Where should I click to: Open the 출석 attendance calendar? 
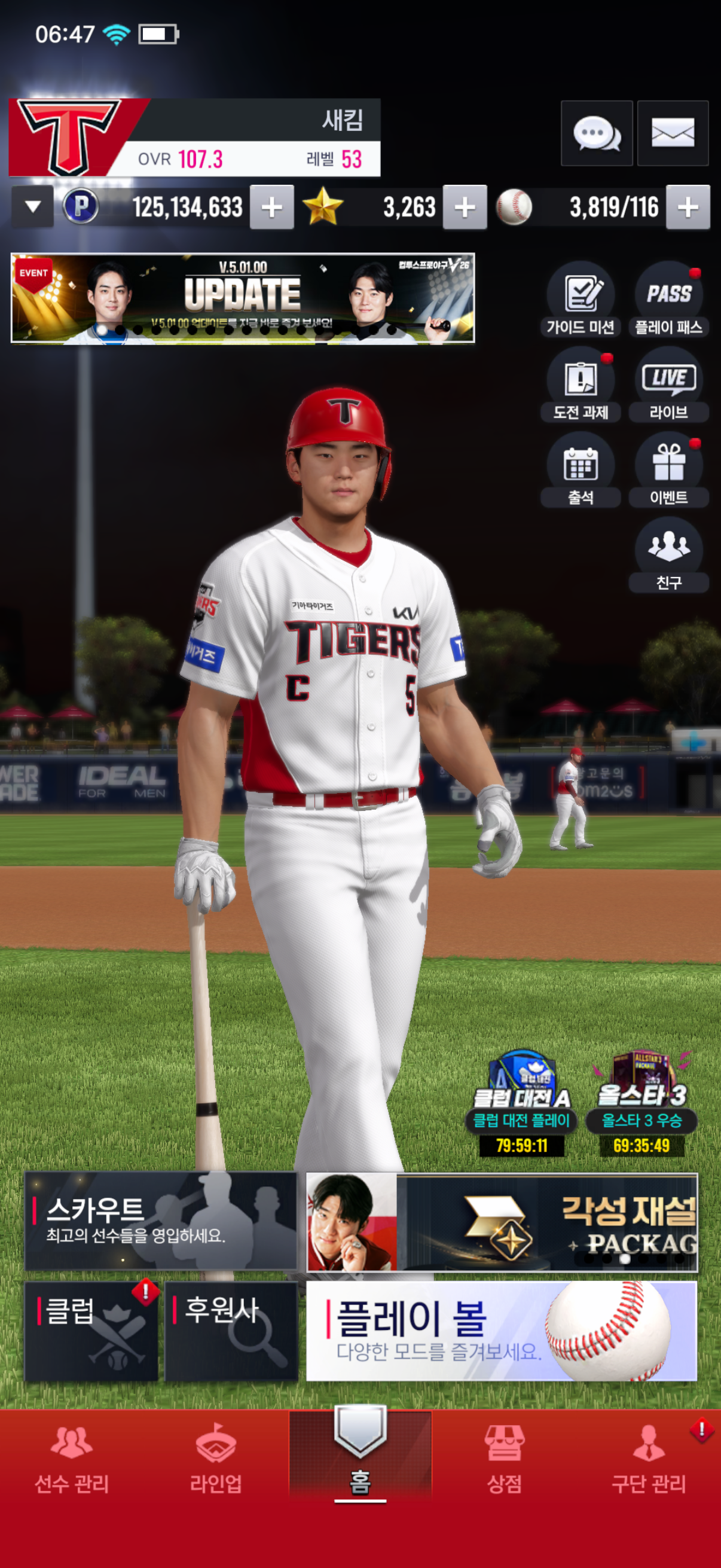point(581,471)
